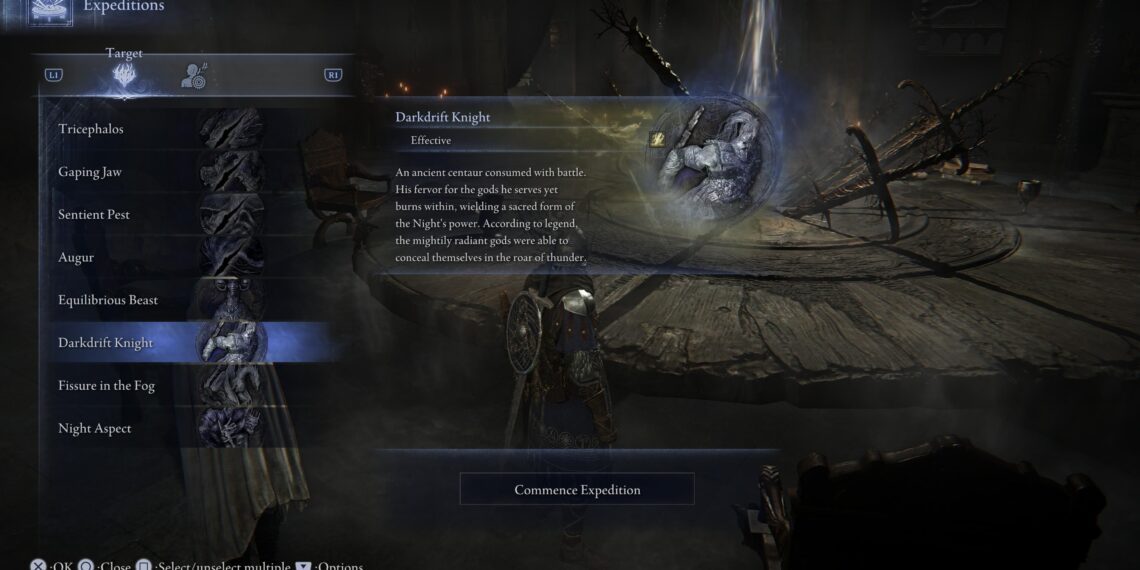This screenshot has height=570, width=1140.
Task: Open the matchmaking settings tab
Action: (193, 75)
